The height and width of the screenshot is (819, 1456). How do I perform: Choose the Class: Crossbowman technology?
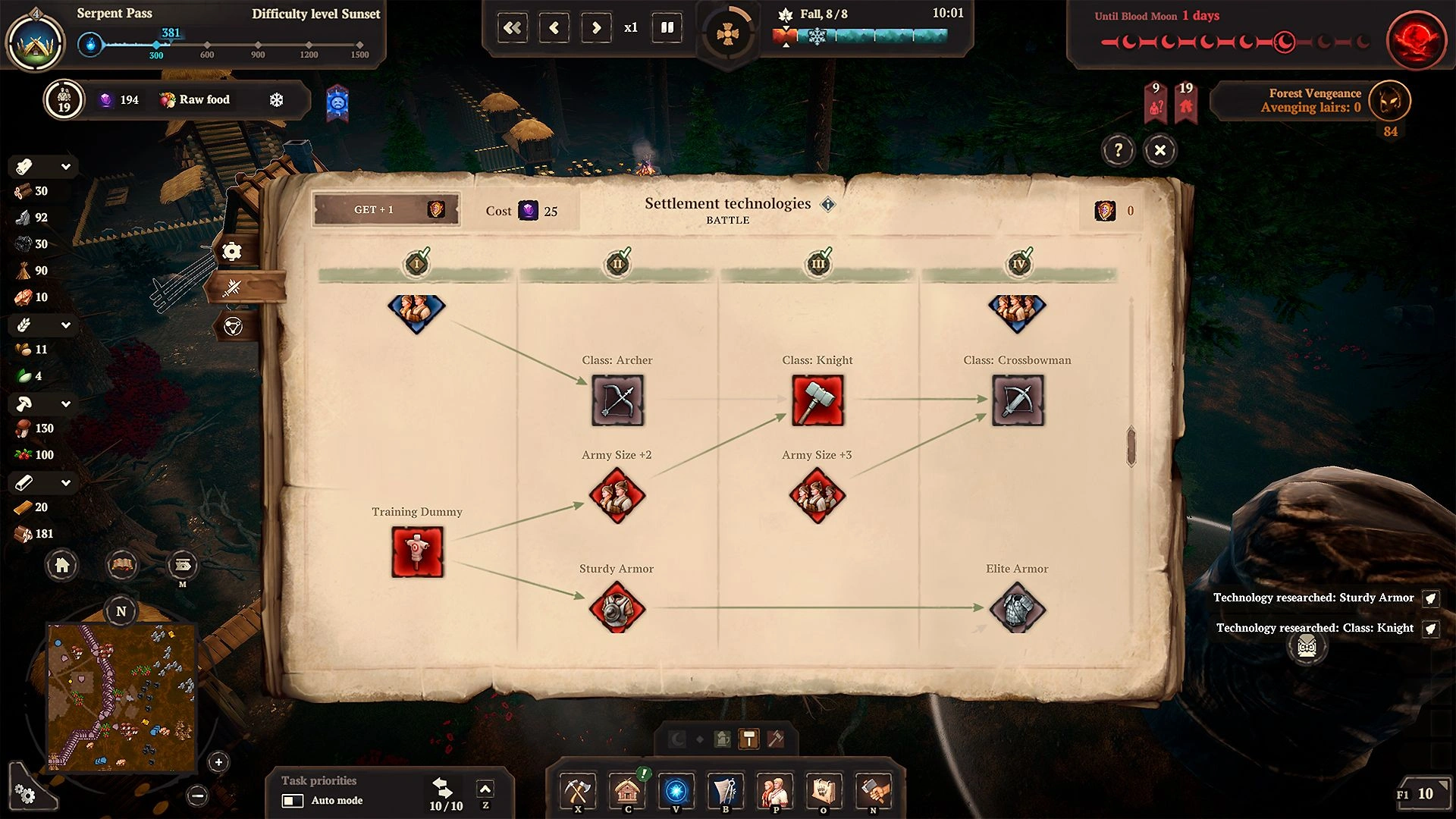1018,400
